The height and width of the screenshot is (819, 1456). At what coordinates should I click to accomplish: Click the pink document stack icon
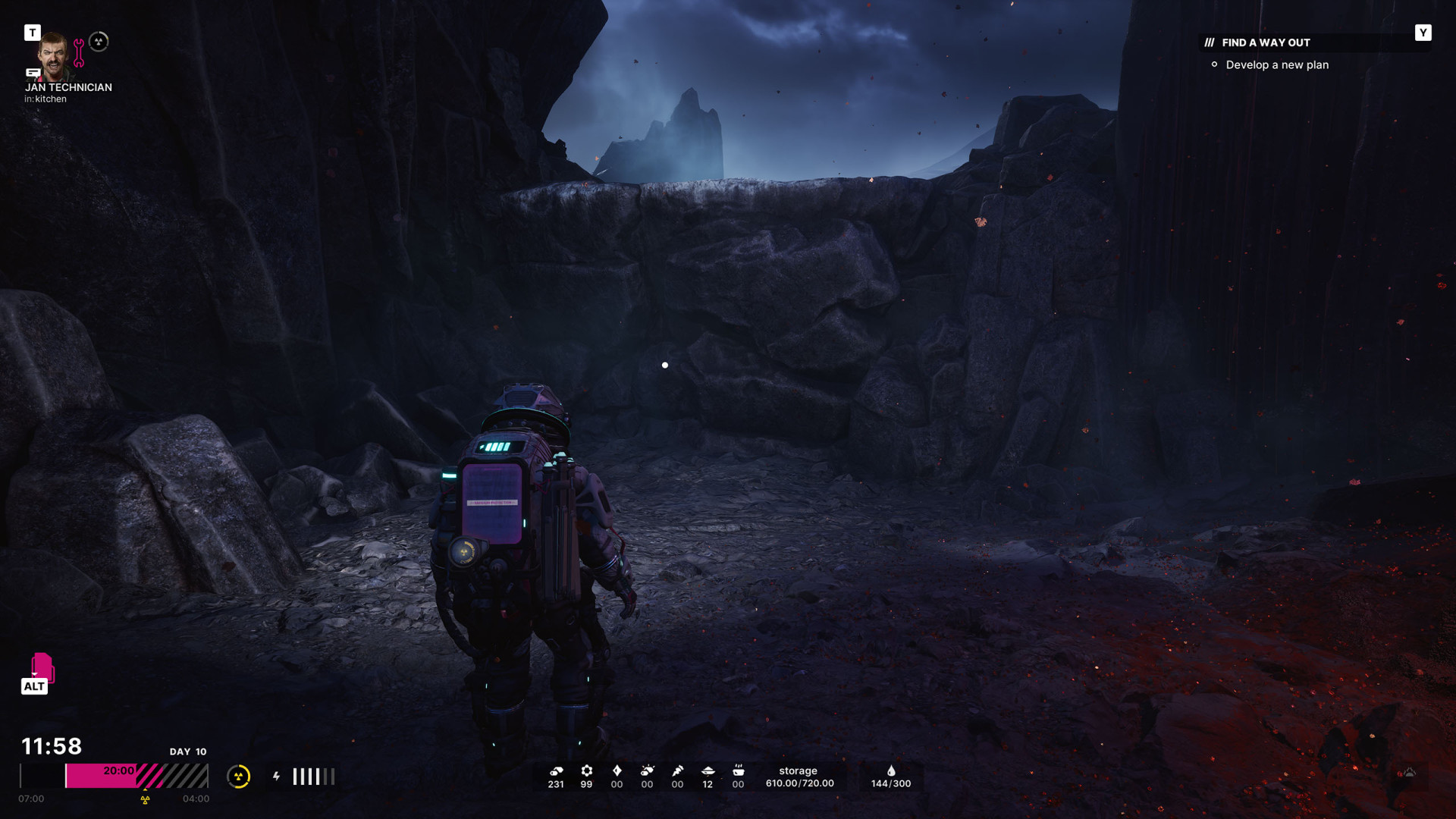pos(42,667)
